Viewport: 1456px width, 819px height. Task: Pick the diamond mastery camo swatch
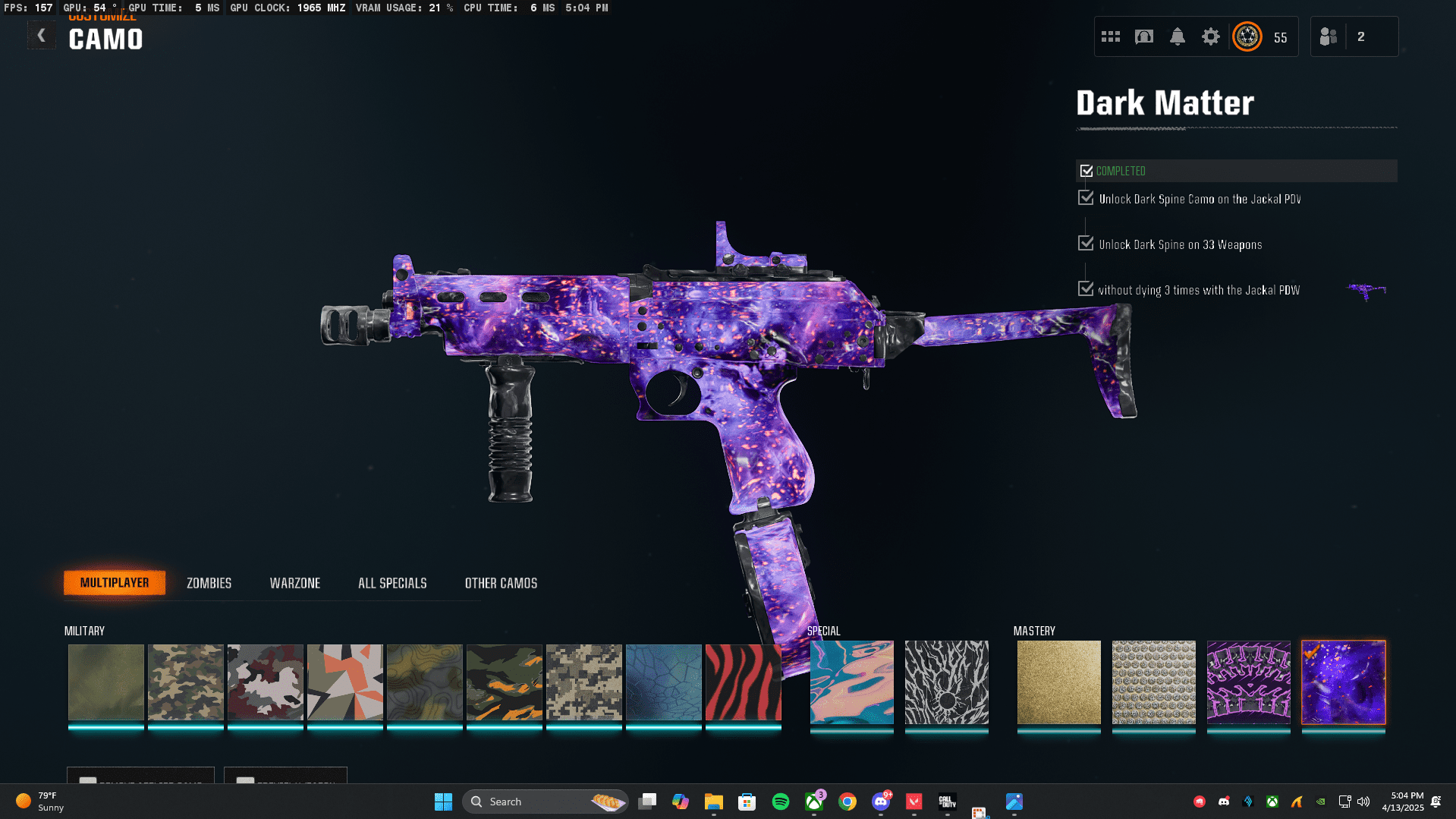pyautogui.click(x=1153, y=682)
